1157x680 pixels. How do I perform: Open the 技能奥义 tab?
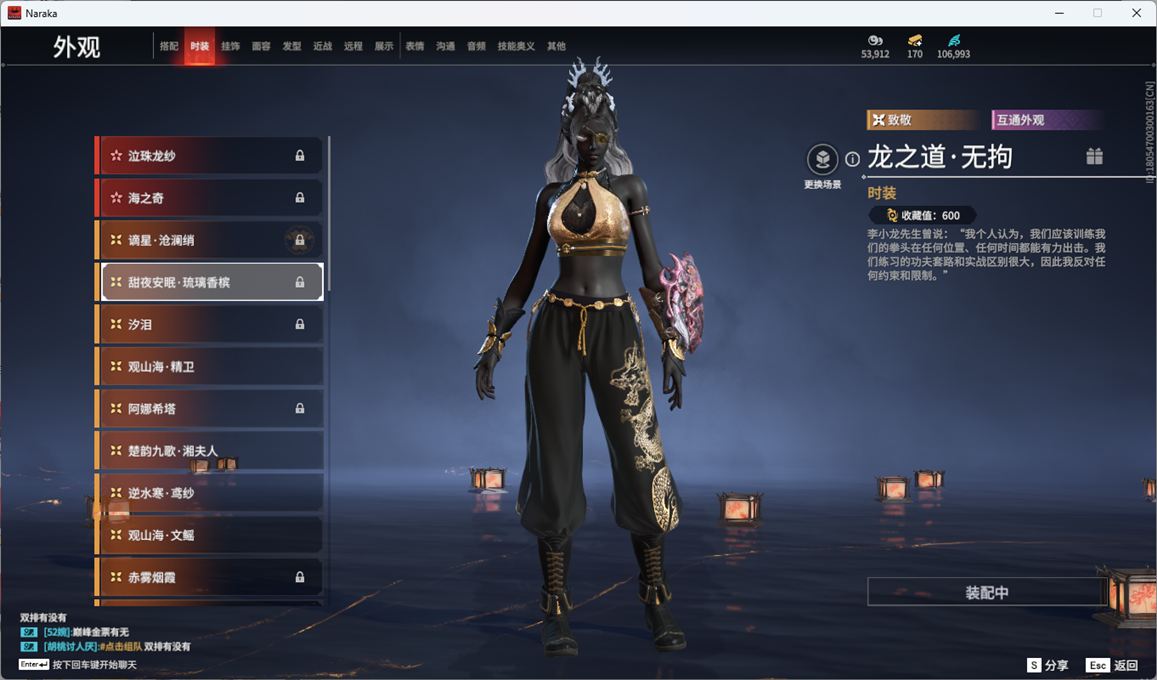click(x=516, y=46)
